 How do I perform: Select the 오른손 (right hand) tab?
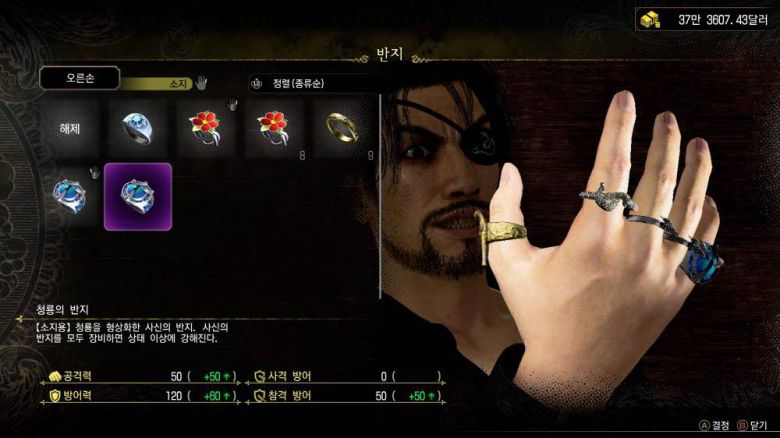[80, 78]
